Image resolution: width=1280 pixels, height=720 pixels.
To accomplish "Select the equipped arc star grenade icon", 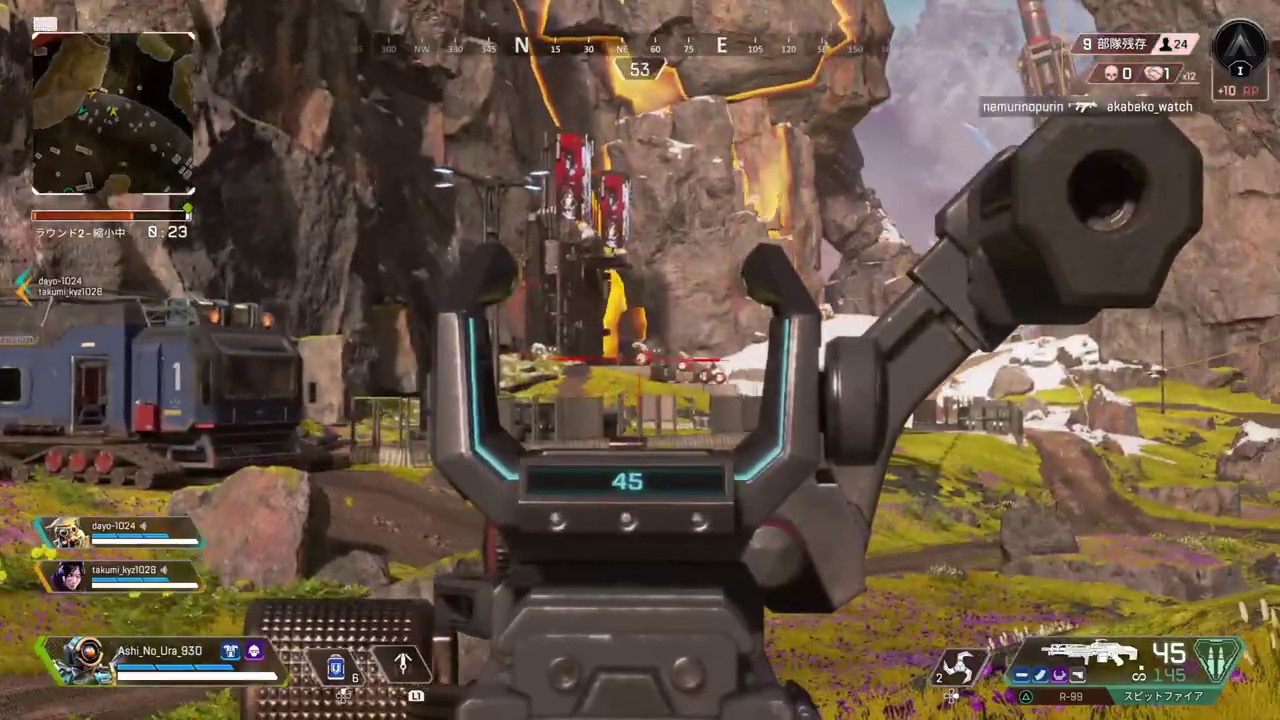I will tap(957, 668).
